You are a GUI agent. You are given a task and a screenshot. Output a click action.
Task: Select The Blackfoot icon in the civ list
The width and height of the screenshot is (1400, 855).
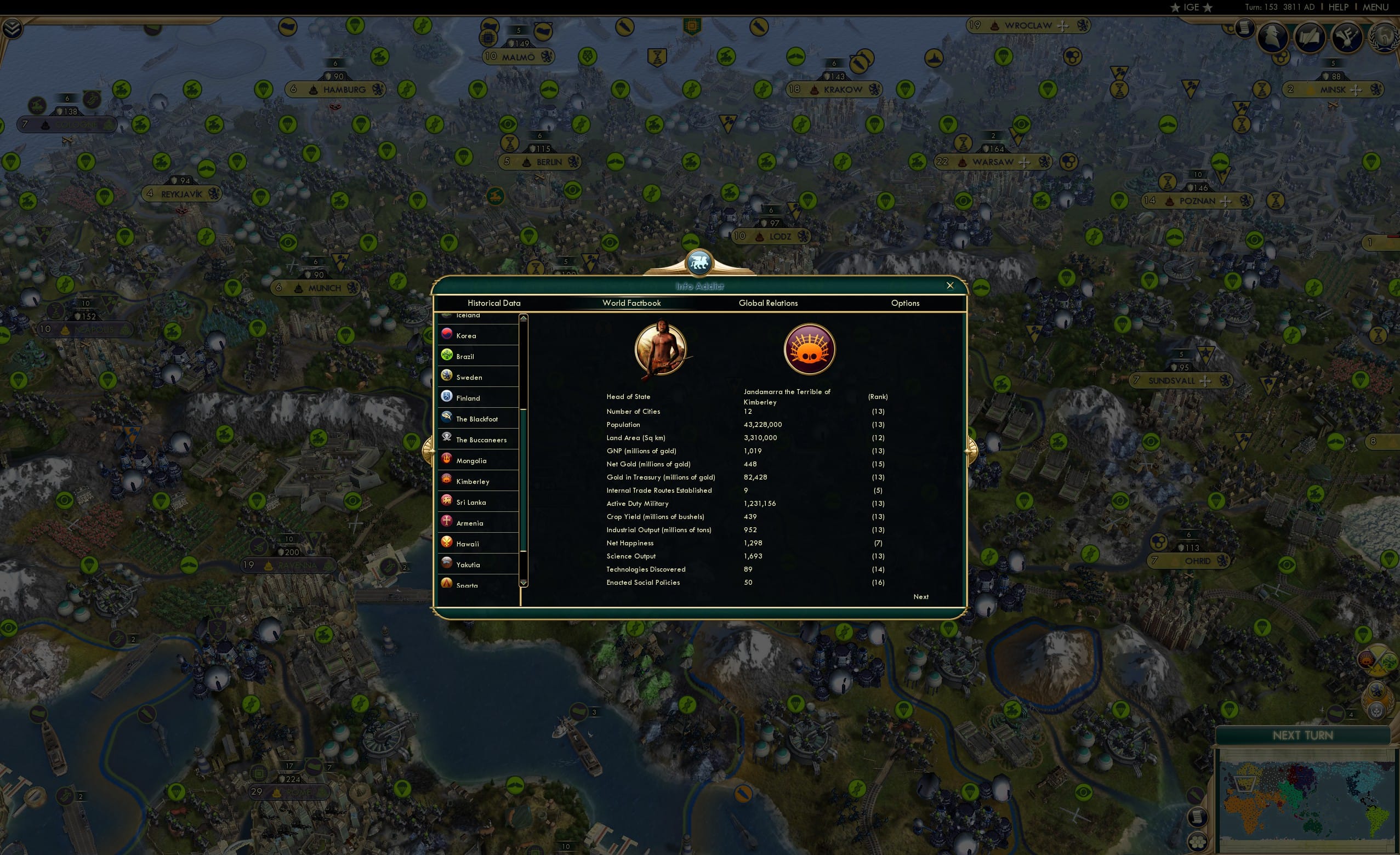click(x=447, y=417)
